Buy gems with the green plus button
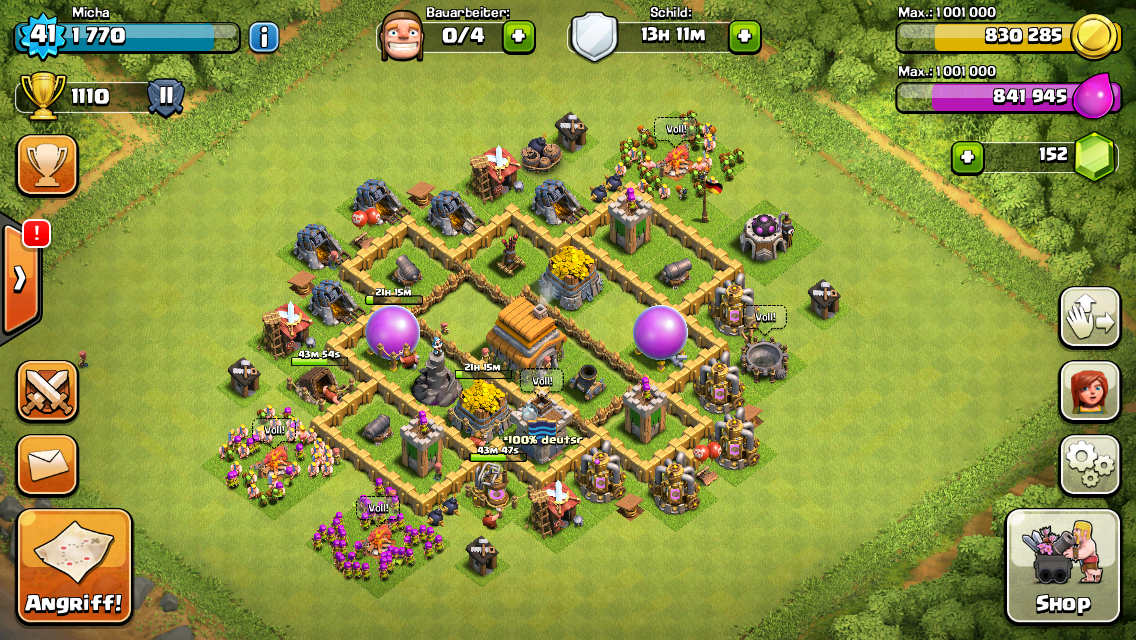The width and height of the screenshot is (1136, 640). click(966, 156)
